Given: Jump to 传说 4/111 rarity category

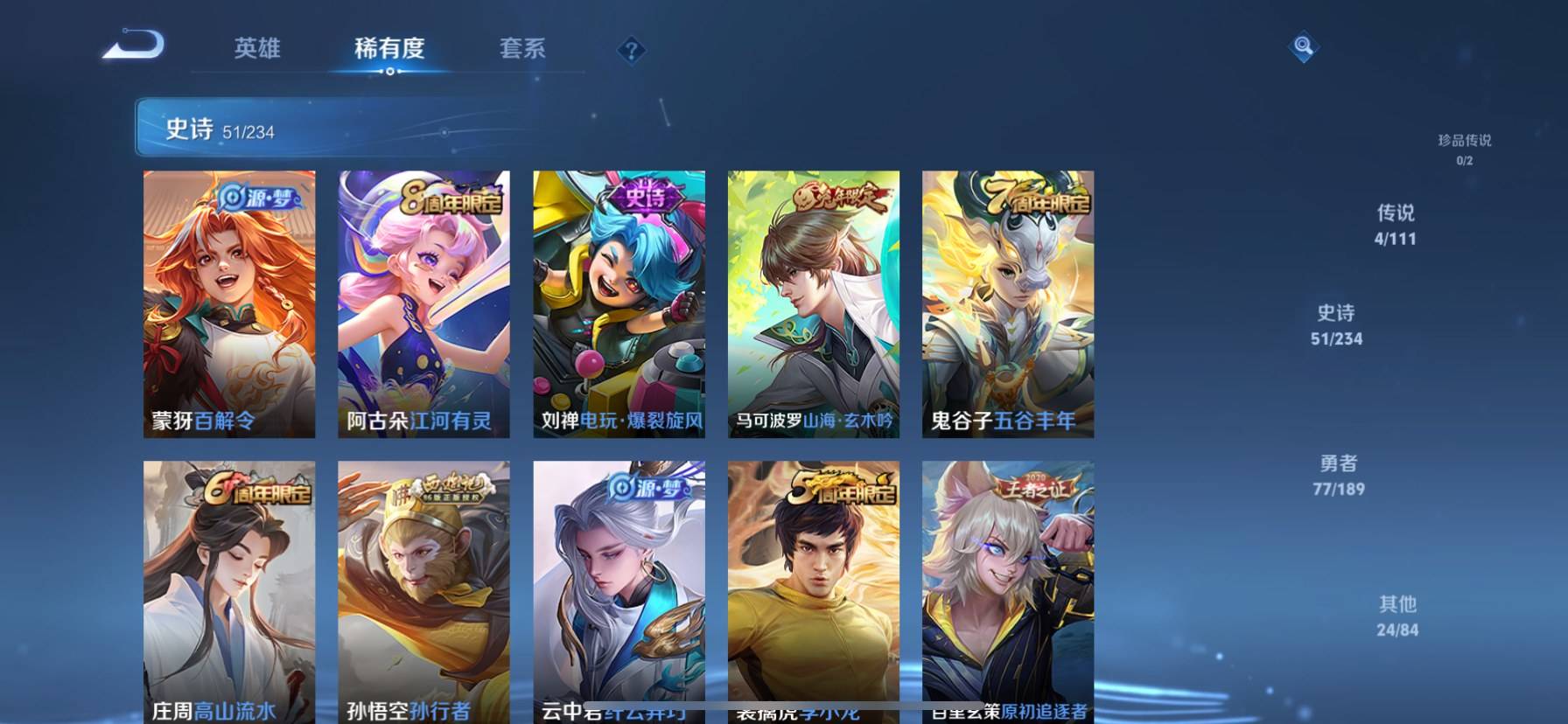Looking at the screenshot, I should point(1395,224).
